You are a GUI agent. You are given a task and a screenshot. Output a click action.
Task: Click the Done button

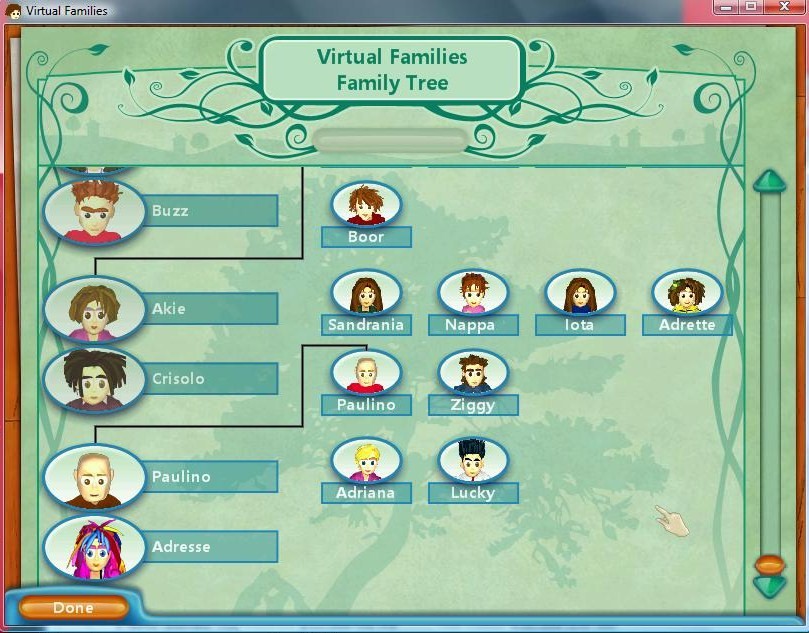(73, 607)
